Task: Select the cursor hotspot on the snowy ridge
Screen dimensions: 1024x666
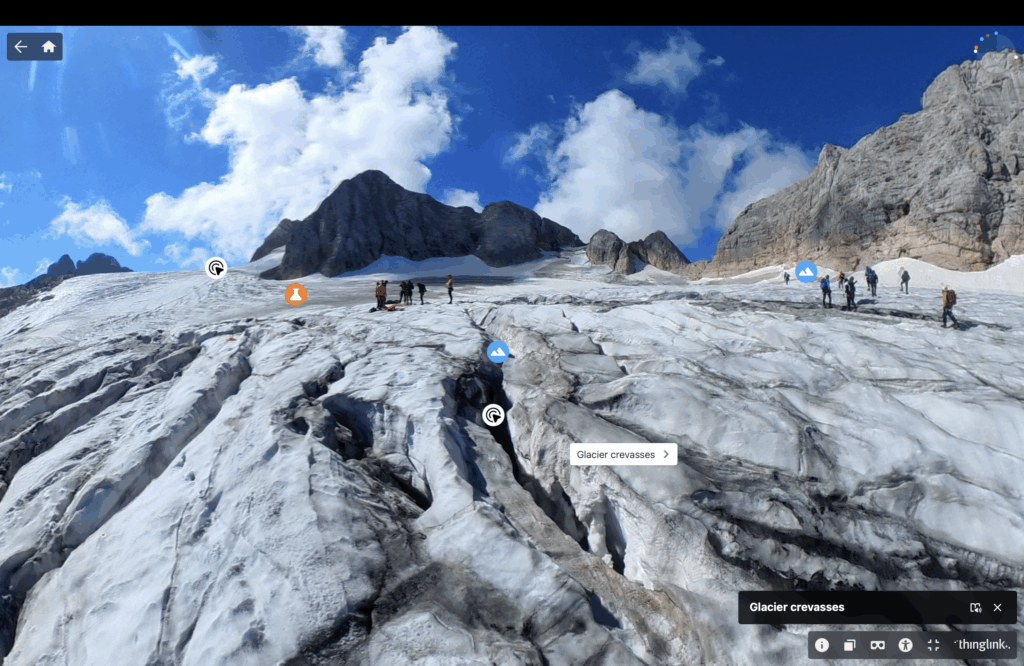Action: tap(216, 267)
